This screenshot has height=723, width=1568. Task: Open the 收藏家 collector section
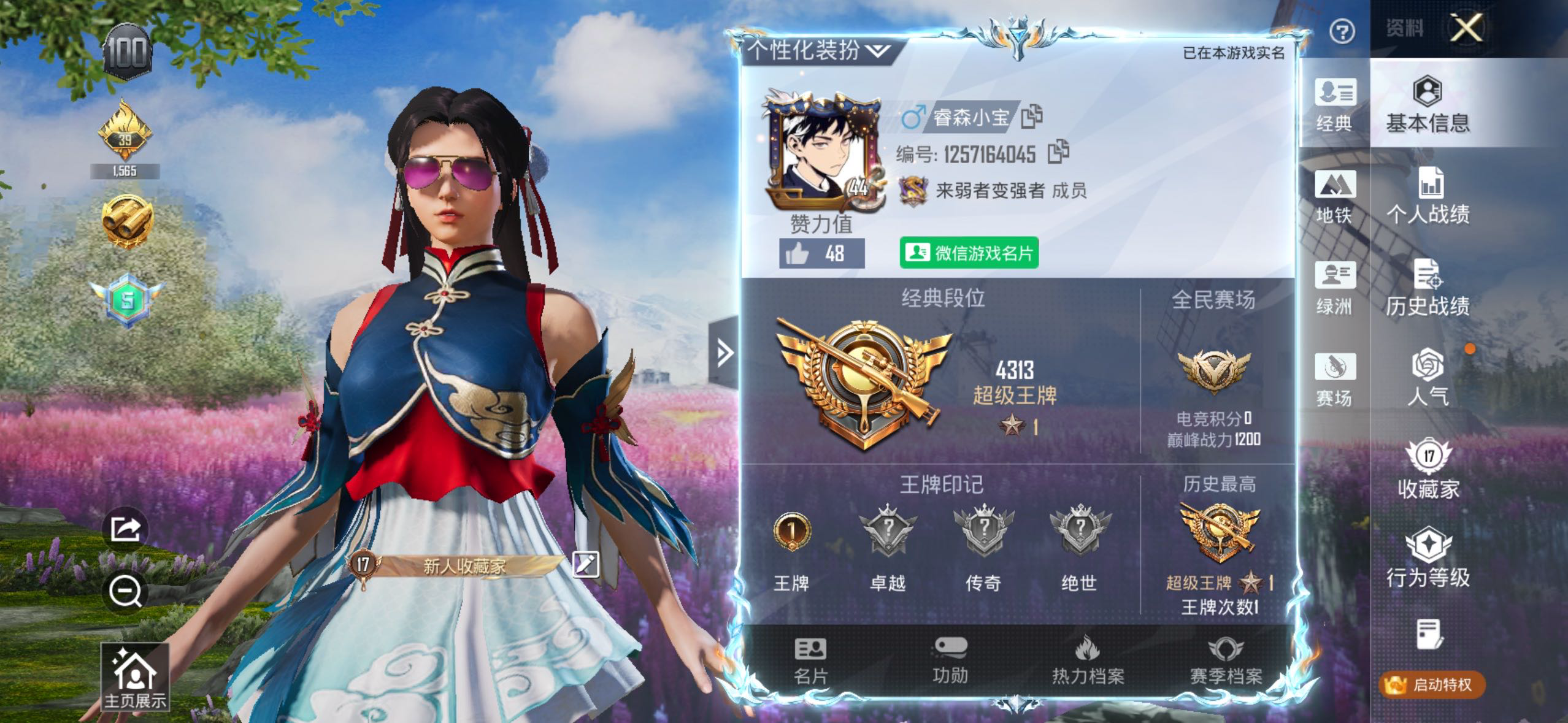(x=1428, y=469)
